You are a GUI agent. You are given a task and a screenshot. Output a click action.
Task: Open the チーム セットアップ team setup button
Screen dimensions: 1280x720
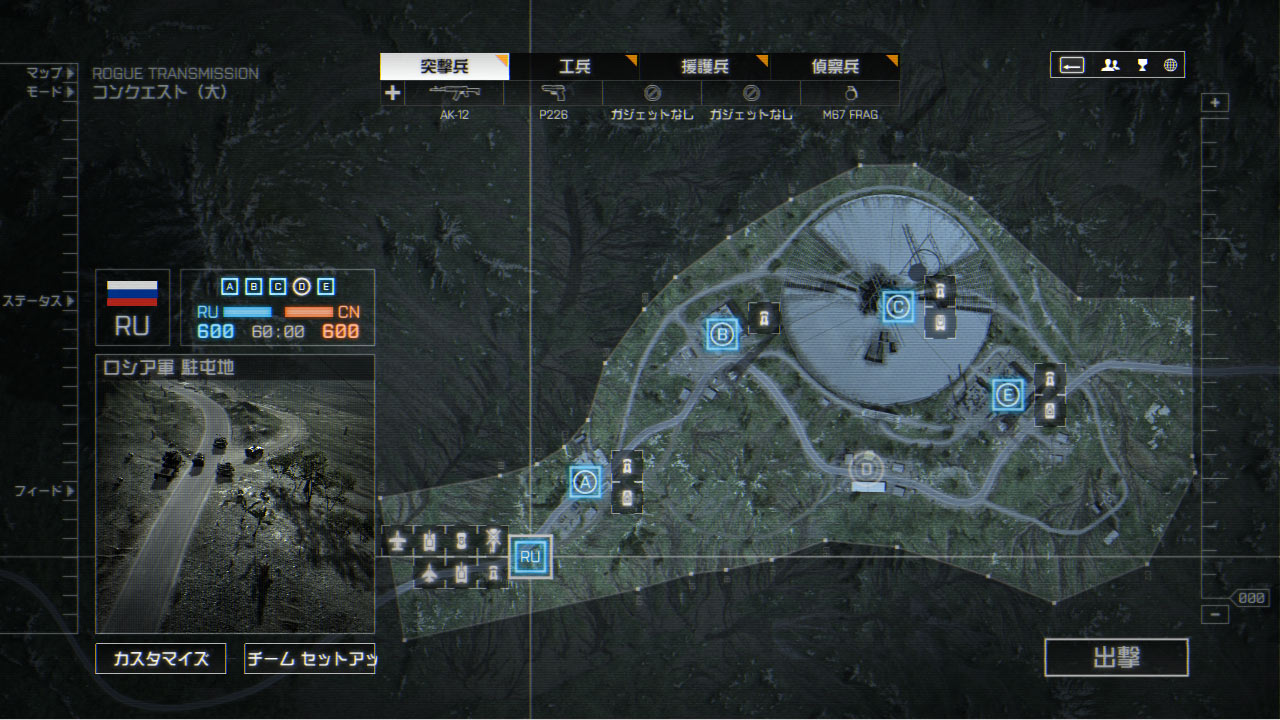pyautogui.click(x=309, y=658)
